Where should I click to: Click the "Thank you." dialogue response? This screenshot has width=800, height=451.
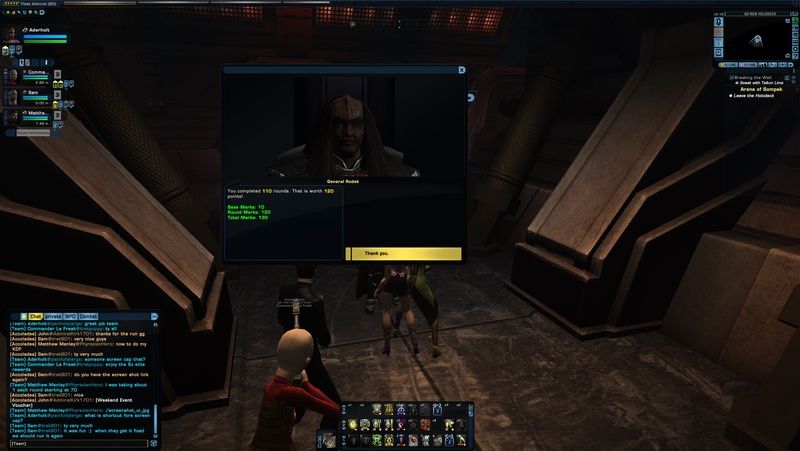(403, 254)
